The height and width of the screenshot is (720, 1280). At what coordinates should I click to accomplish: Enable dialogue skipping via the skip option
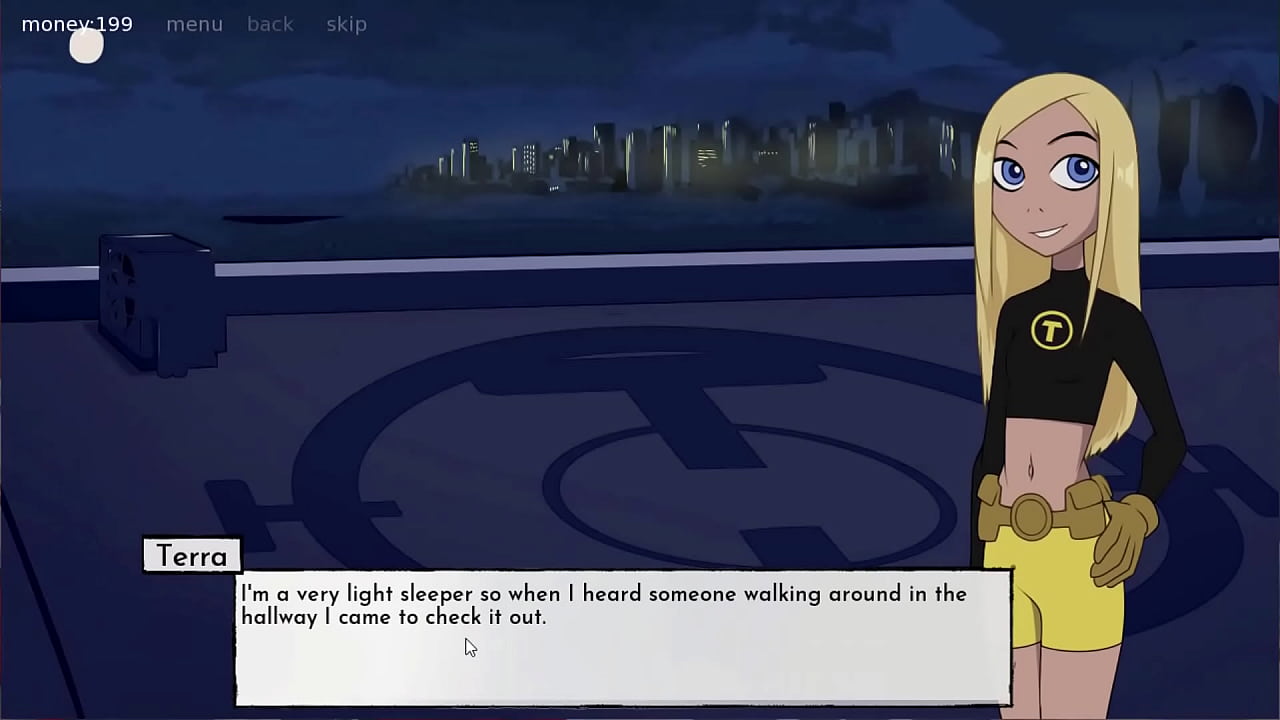point(346,23)
